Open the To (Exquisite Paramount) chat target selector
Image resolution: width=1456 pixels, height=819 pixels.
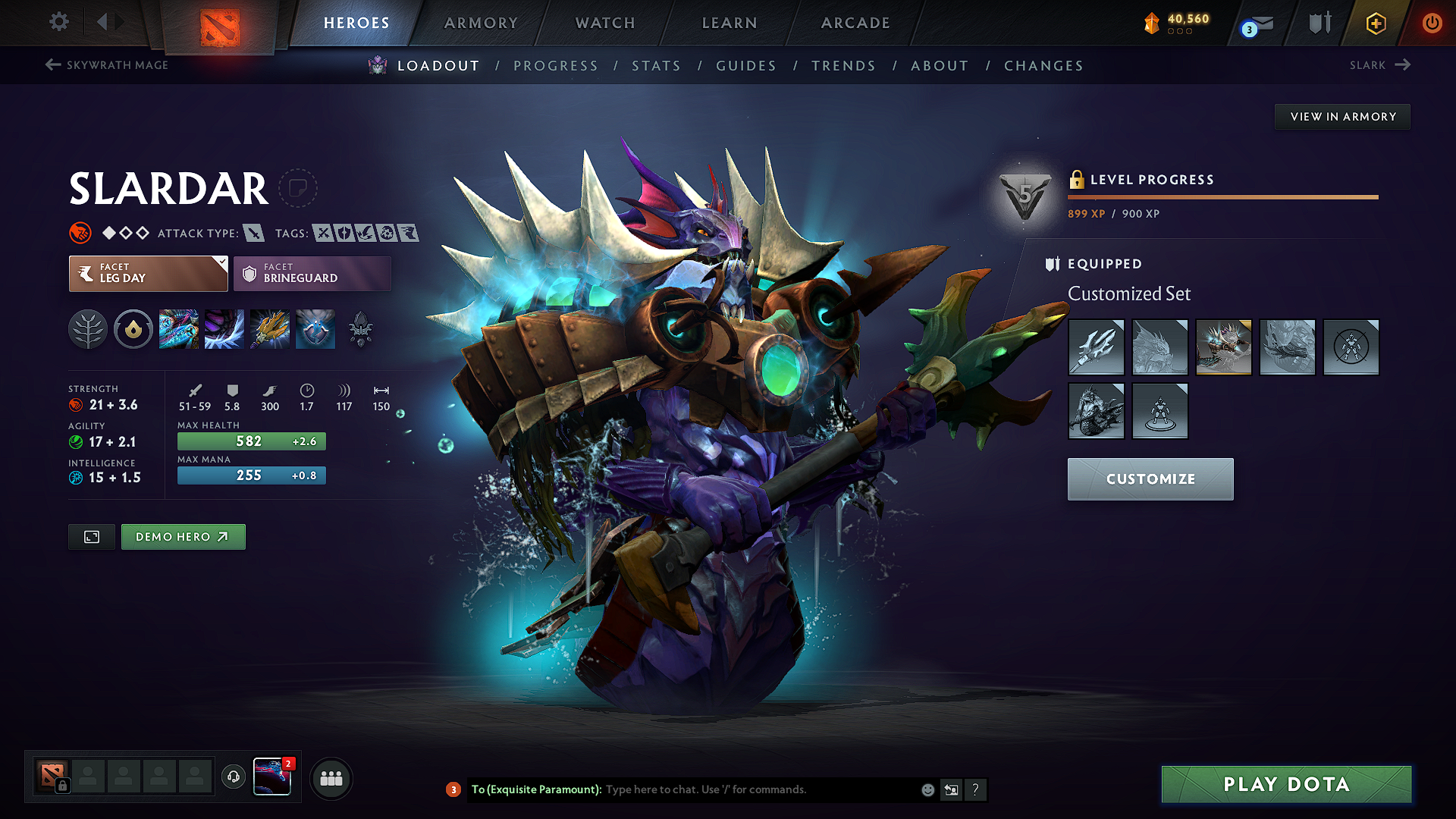point(535,789)
